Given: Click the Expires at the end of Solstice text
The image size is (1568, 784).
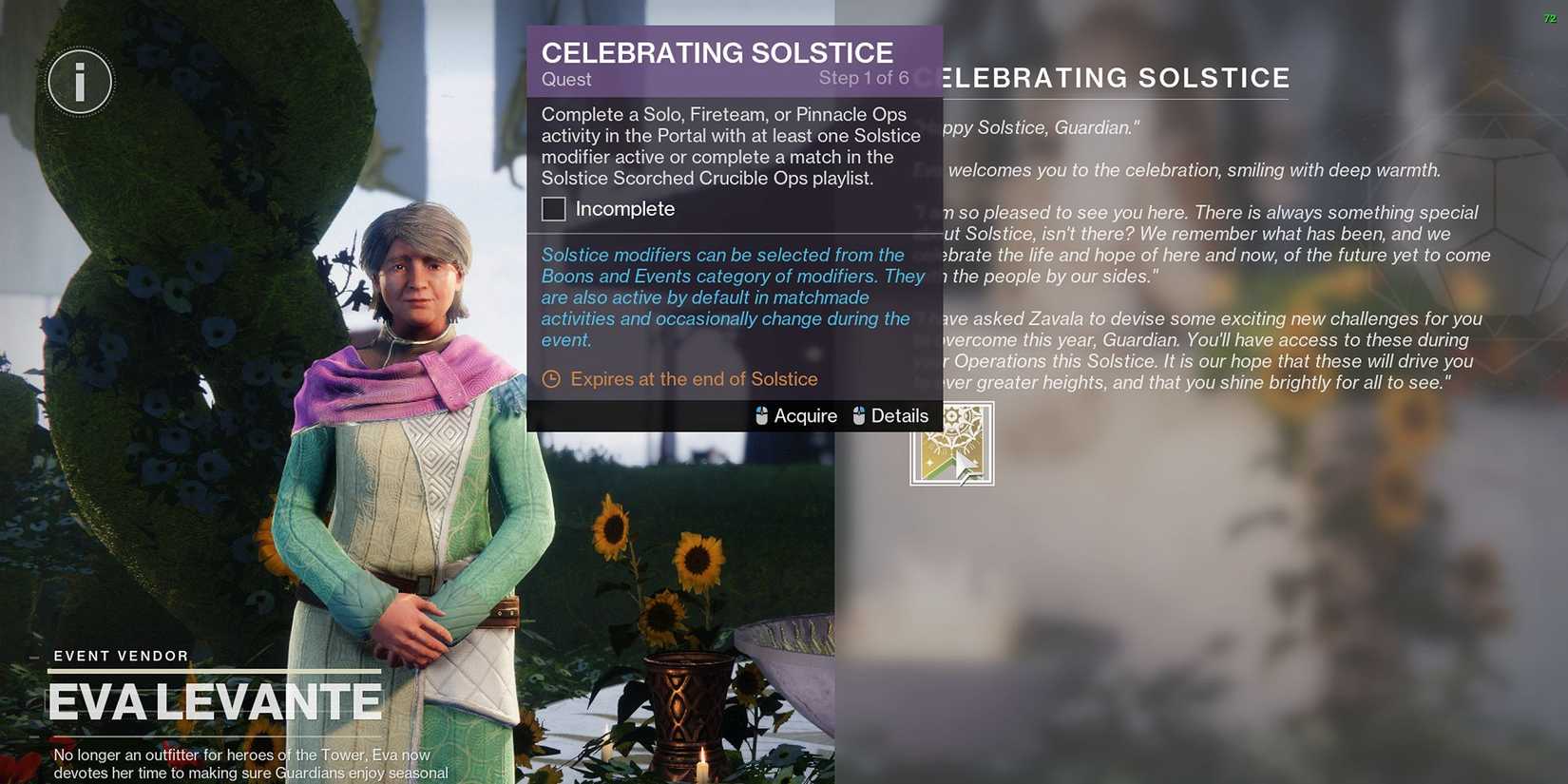Looking at the screenshot, I should point(694,378).
